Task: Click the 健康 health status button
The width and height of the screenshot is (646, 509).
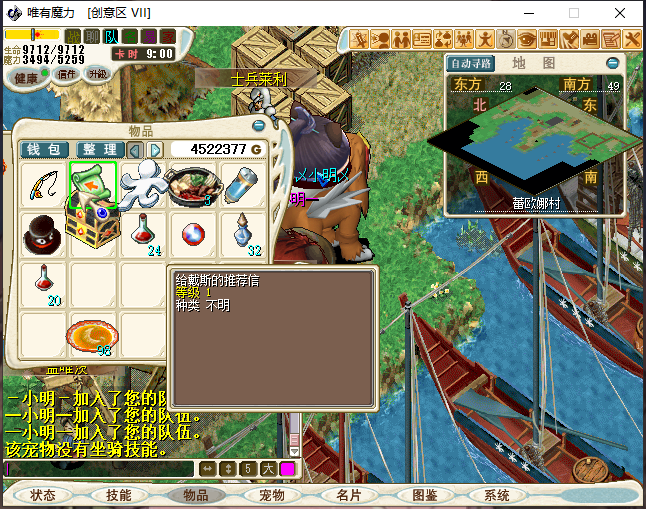Action: coord(26,77)
